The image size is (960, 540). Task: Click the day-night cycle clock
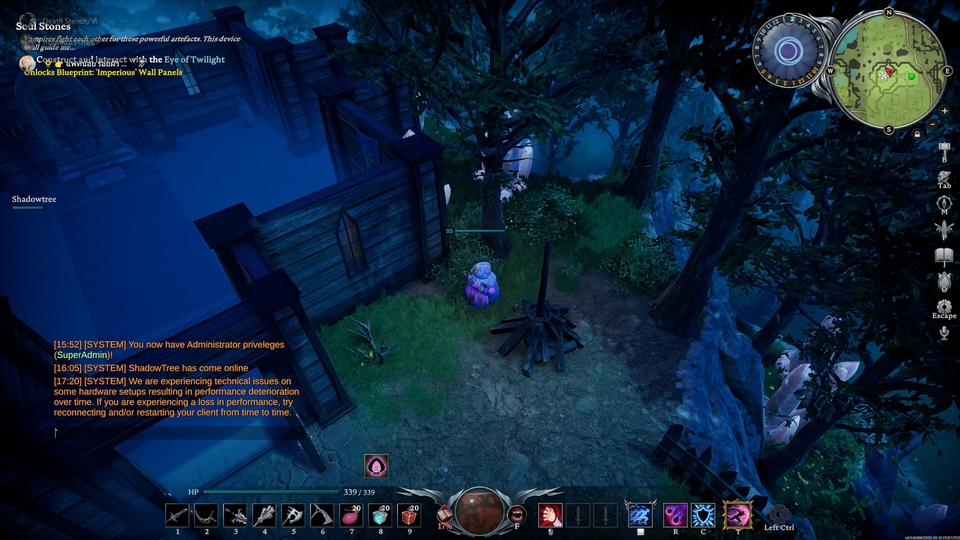788,52
